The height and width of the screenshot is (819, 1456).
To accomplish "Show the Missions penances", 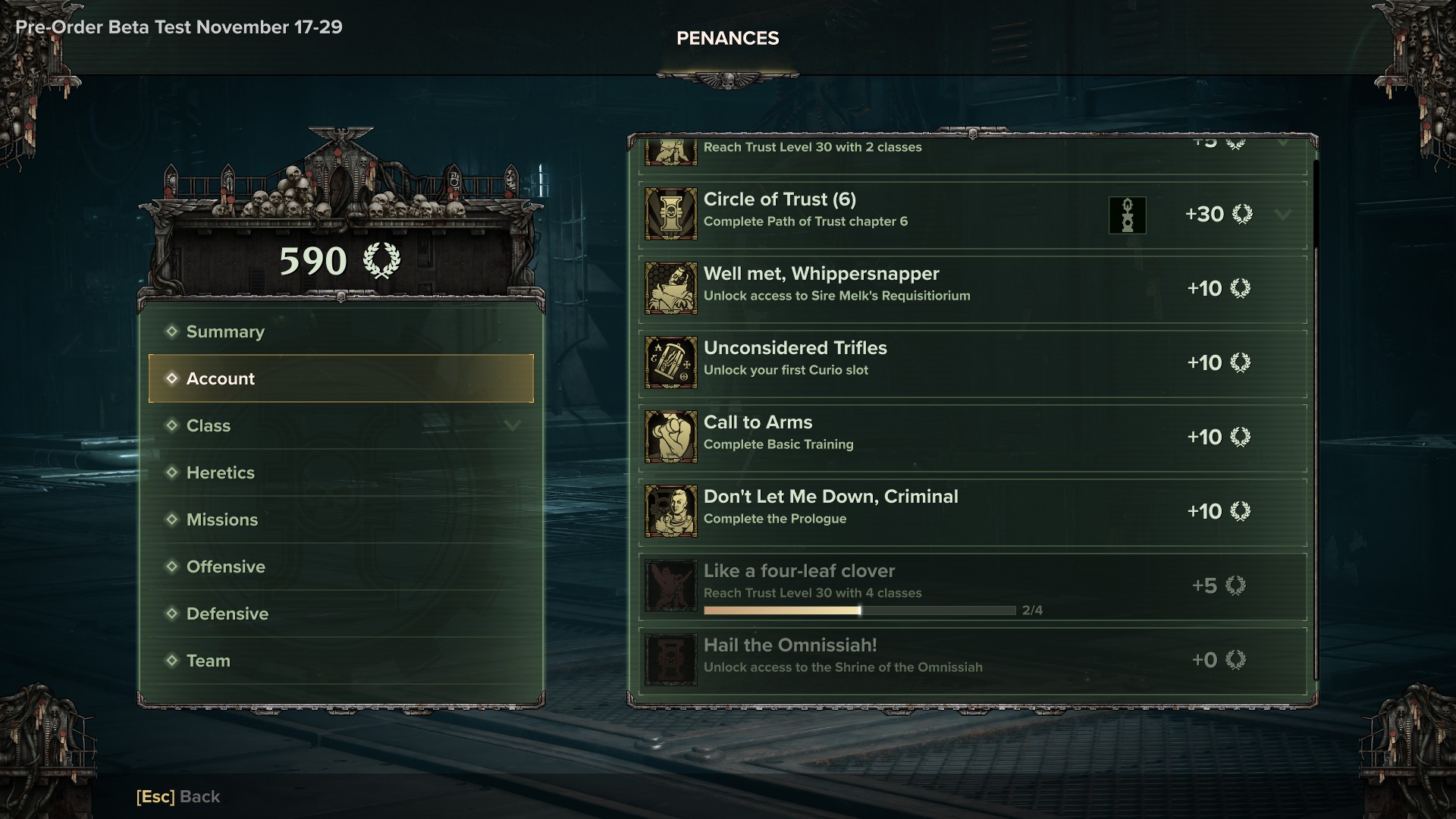I will [x=222, y=519].
